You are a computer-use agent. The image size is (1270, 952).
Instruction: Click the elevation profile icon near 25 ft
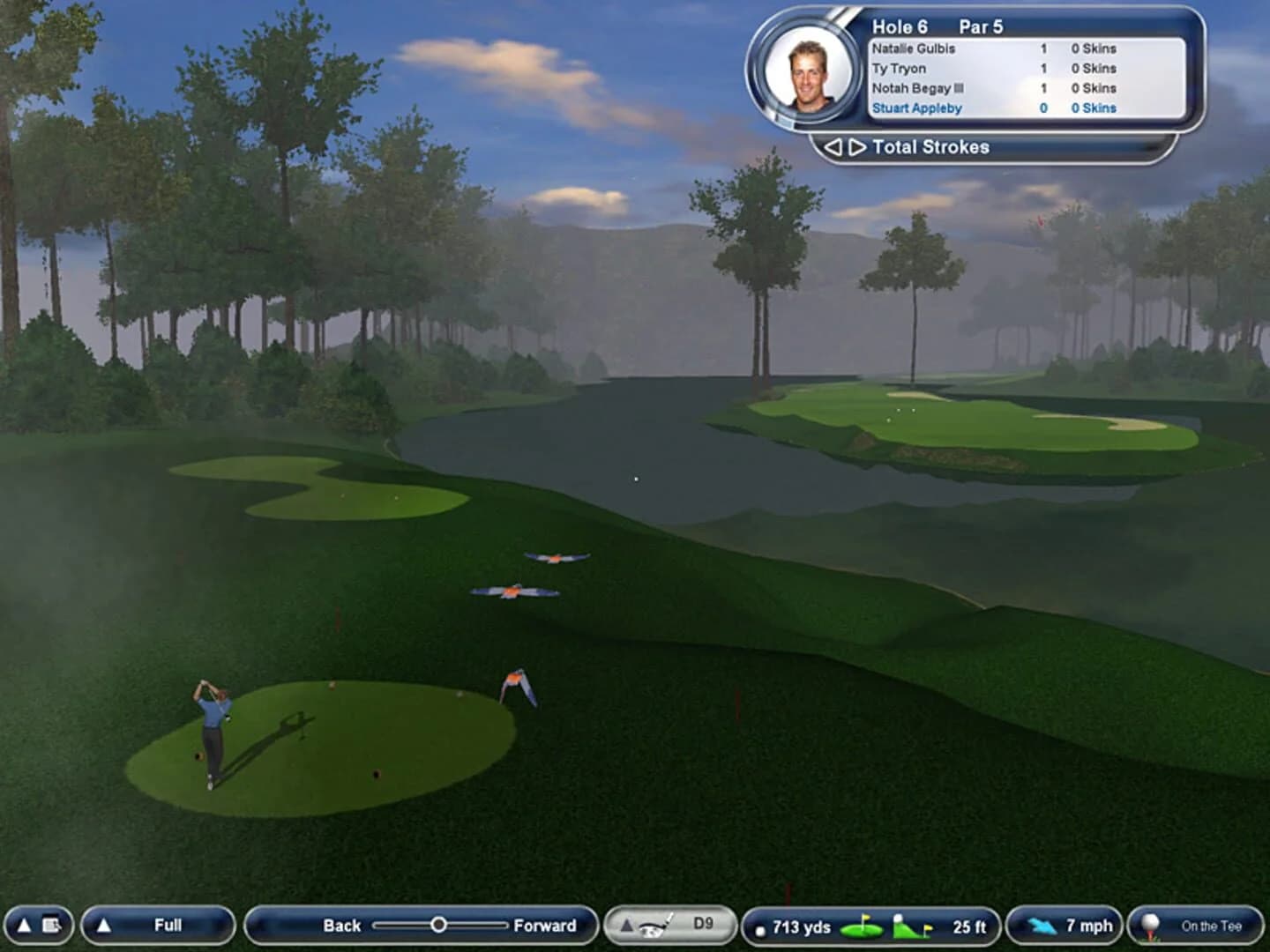coord(908,926)
